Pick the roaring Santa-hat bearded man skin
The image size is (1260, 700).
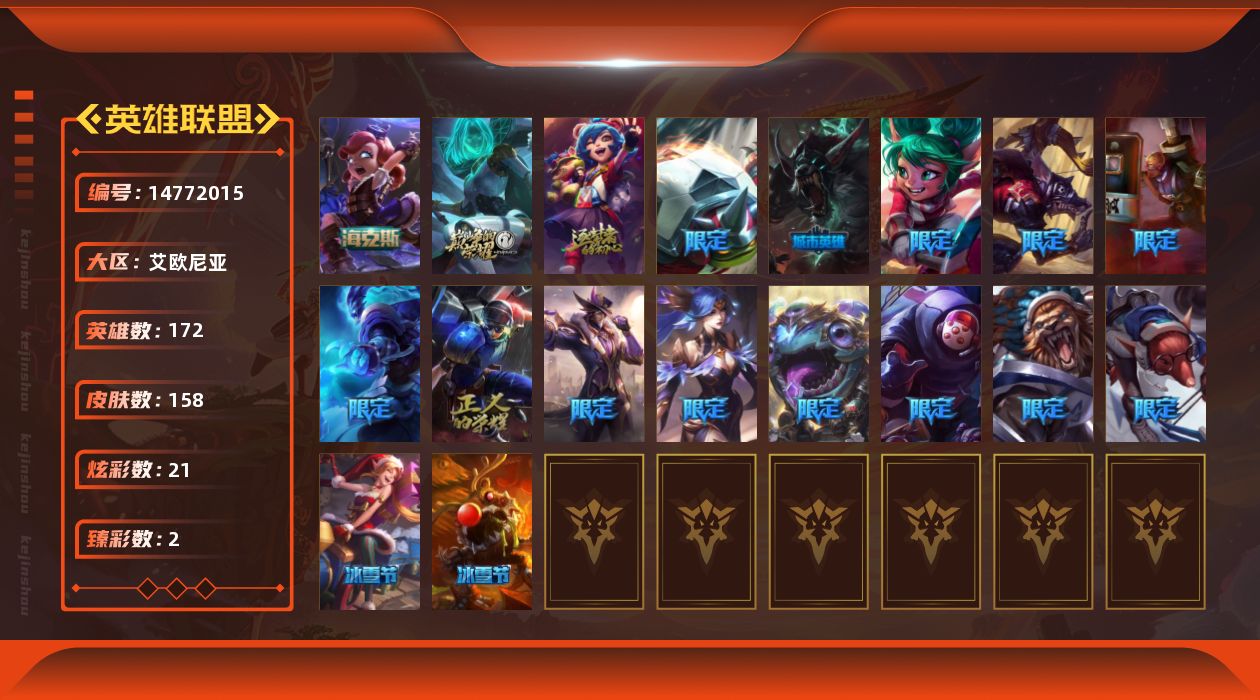click(1042, 363)
